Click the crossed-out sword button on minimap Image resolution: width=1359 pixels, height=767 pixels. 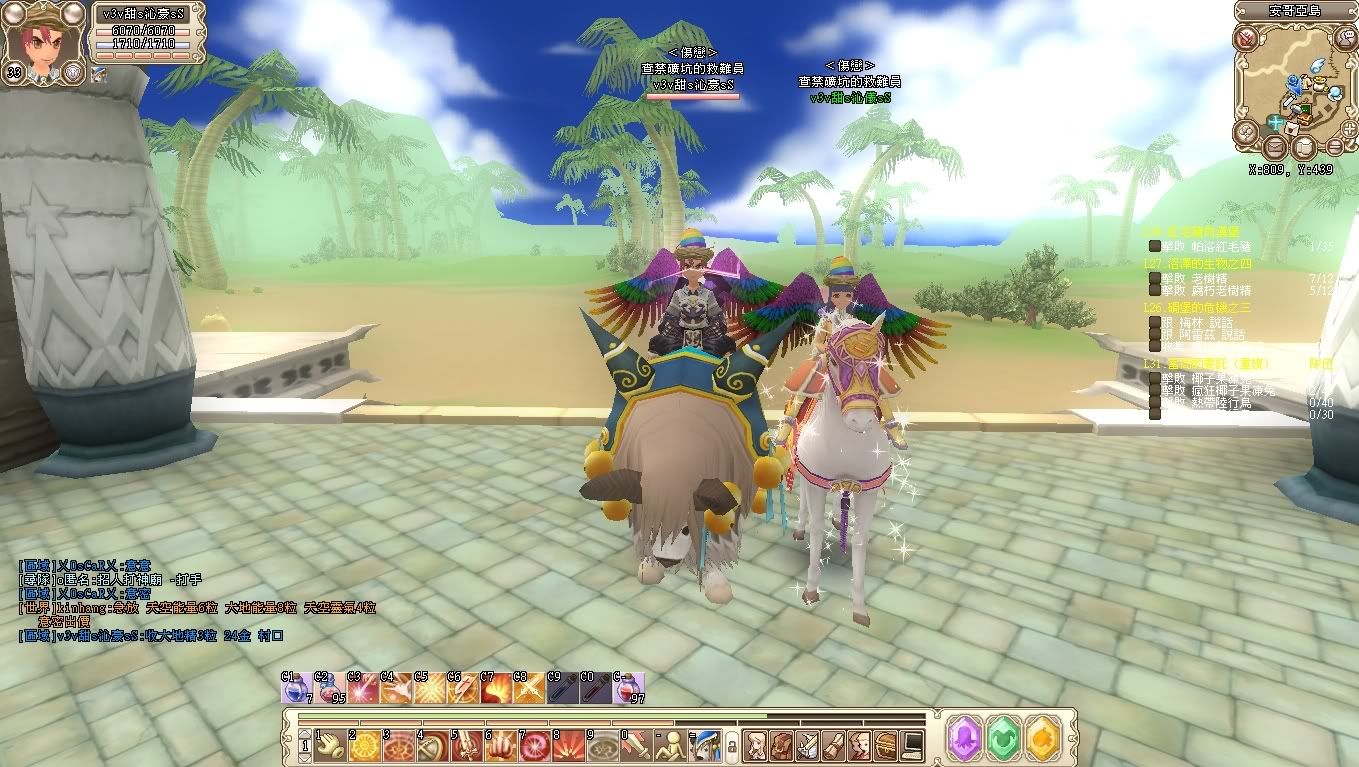click(1245, 39)
